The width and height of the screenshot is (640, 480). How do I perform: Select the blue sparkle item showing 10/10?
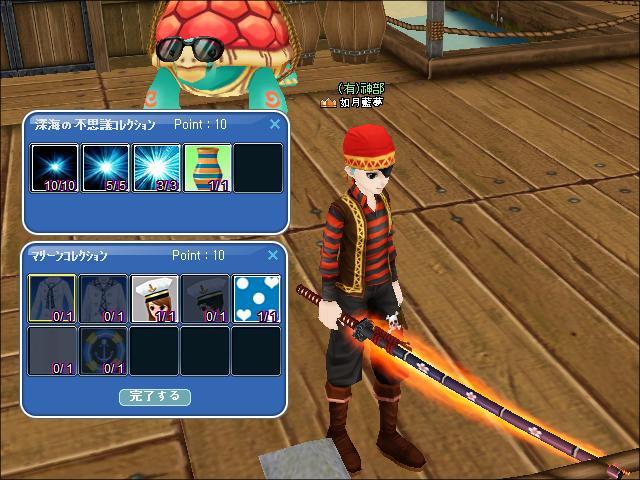(54, 168)
